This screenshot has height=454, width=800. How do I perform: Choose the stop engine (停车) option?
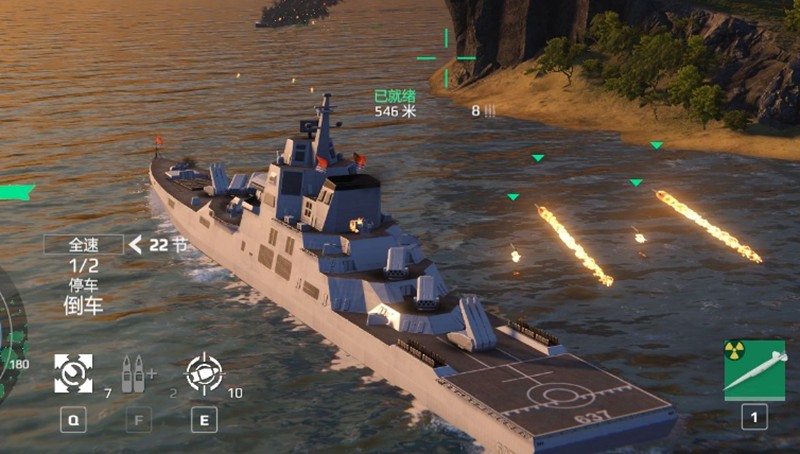click(84, 285)
